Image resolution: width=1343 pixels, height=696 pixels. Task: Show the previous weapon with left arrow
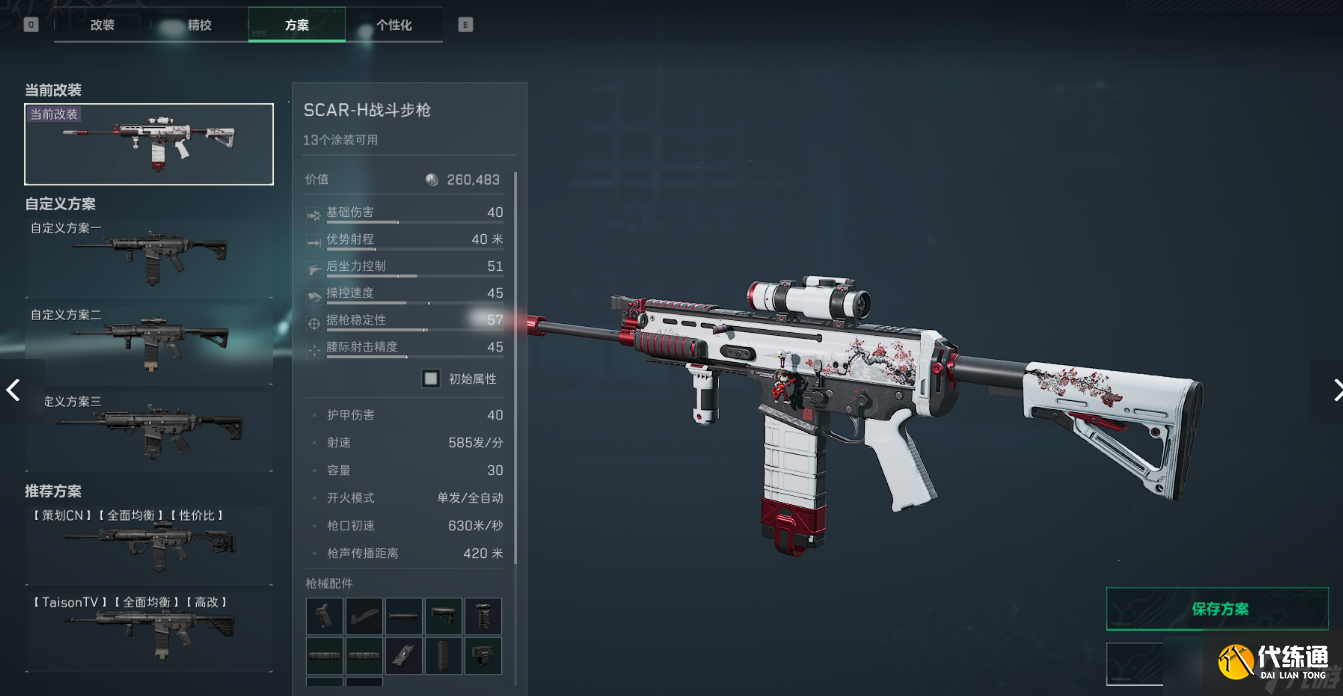14,390
